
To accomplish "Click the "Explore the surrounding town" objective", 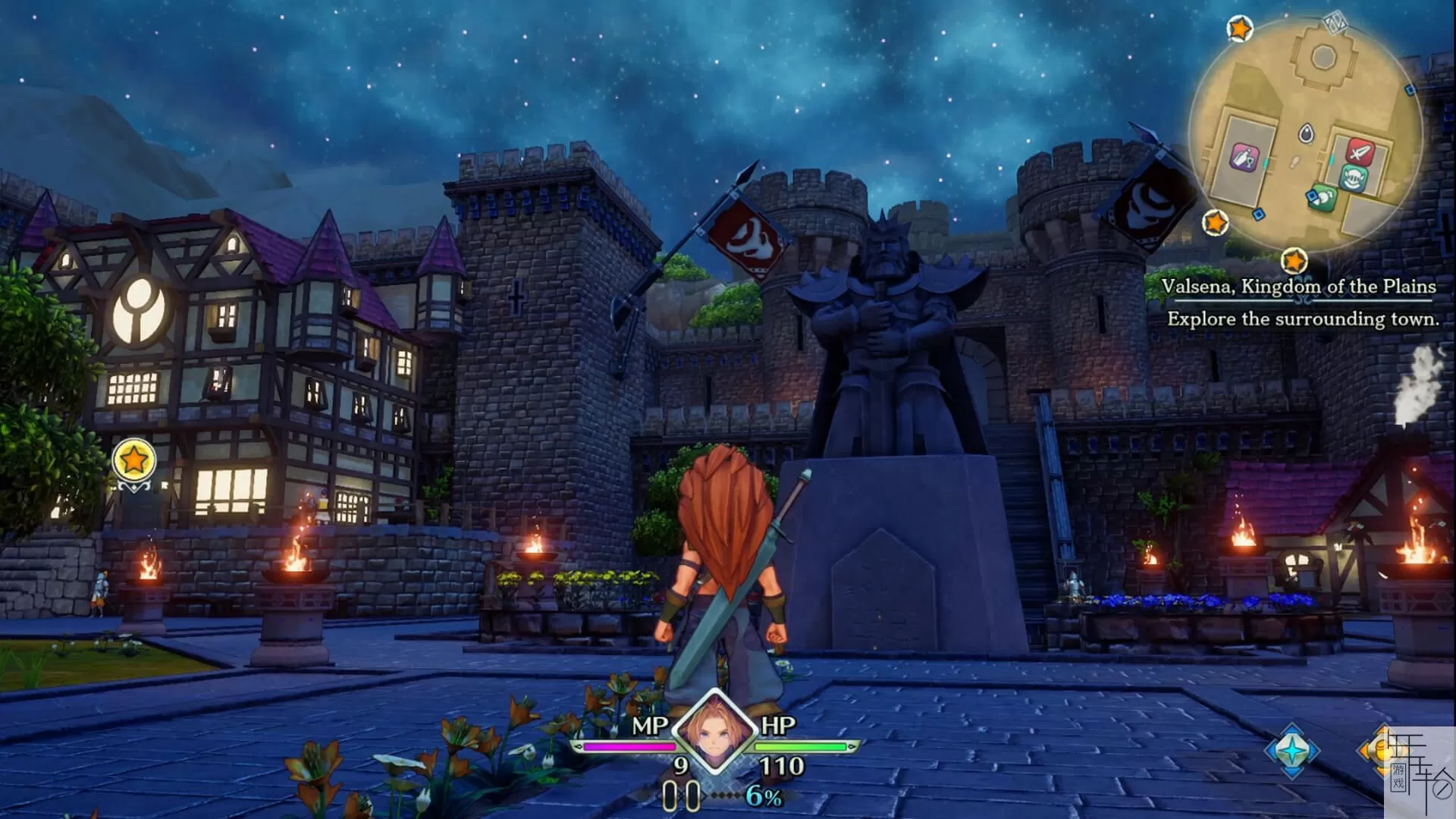I will point(1302,319).
